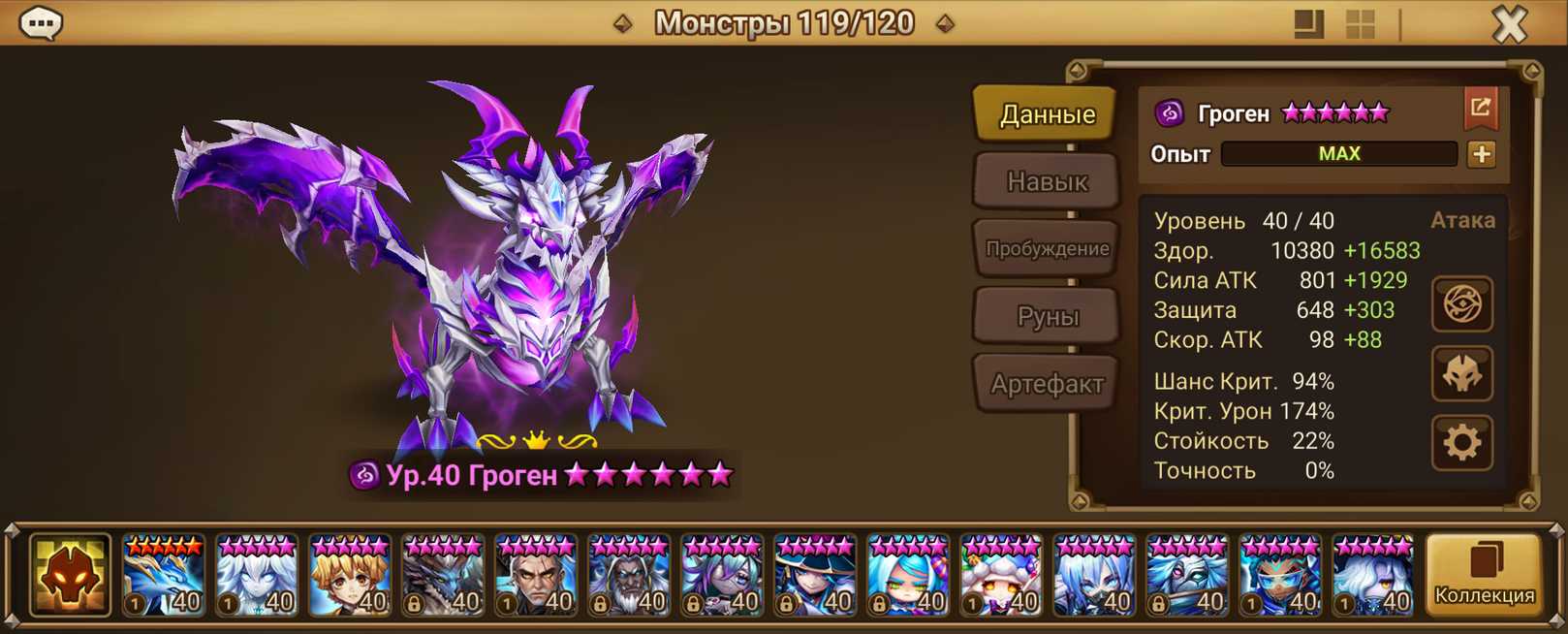
Task: Share Грoген via the red share icon
Action: click(1480, 109)
